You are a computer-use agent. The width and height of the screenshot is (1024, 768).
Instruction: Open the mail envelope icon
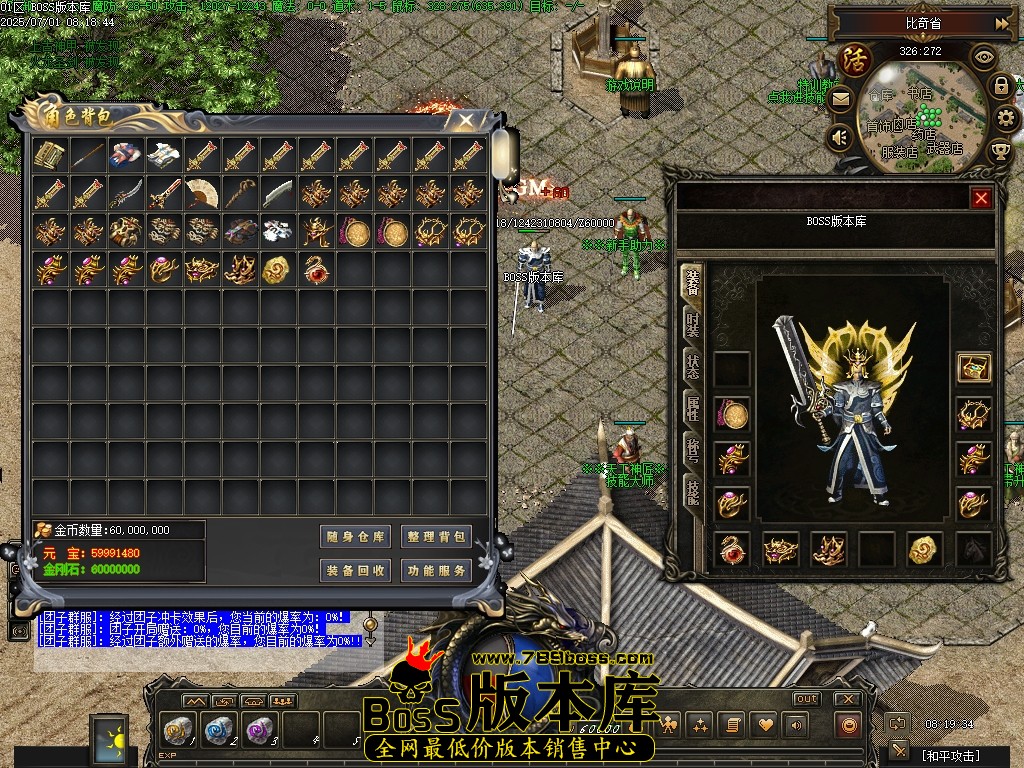pyautogui.click(x=840, y=99)
